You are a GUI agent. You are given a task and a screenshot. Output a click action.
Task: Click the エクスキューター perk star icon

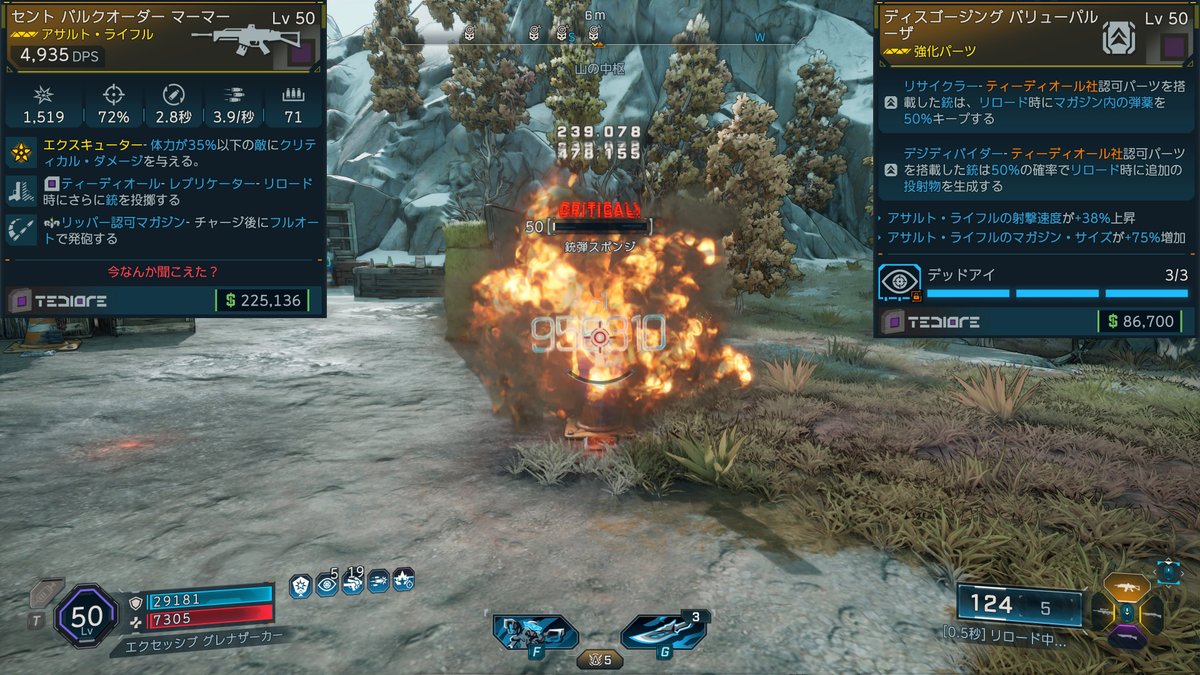coord(21,153)
